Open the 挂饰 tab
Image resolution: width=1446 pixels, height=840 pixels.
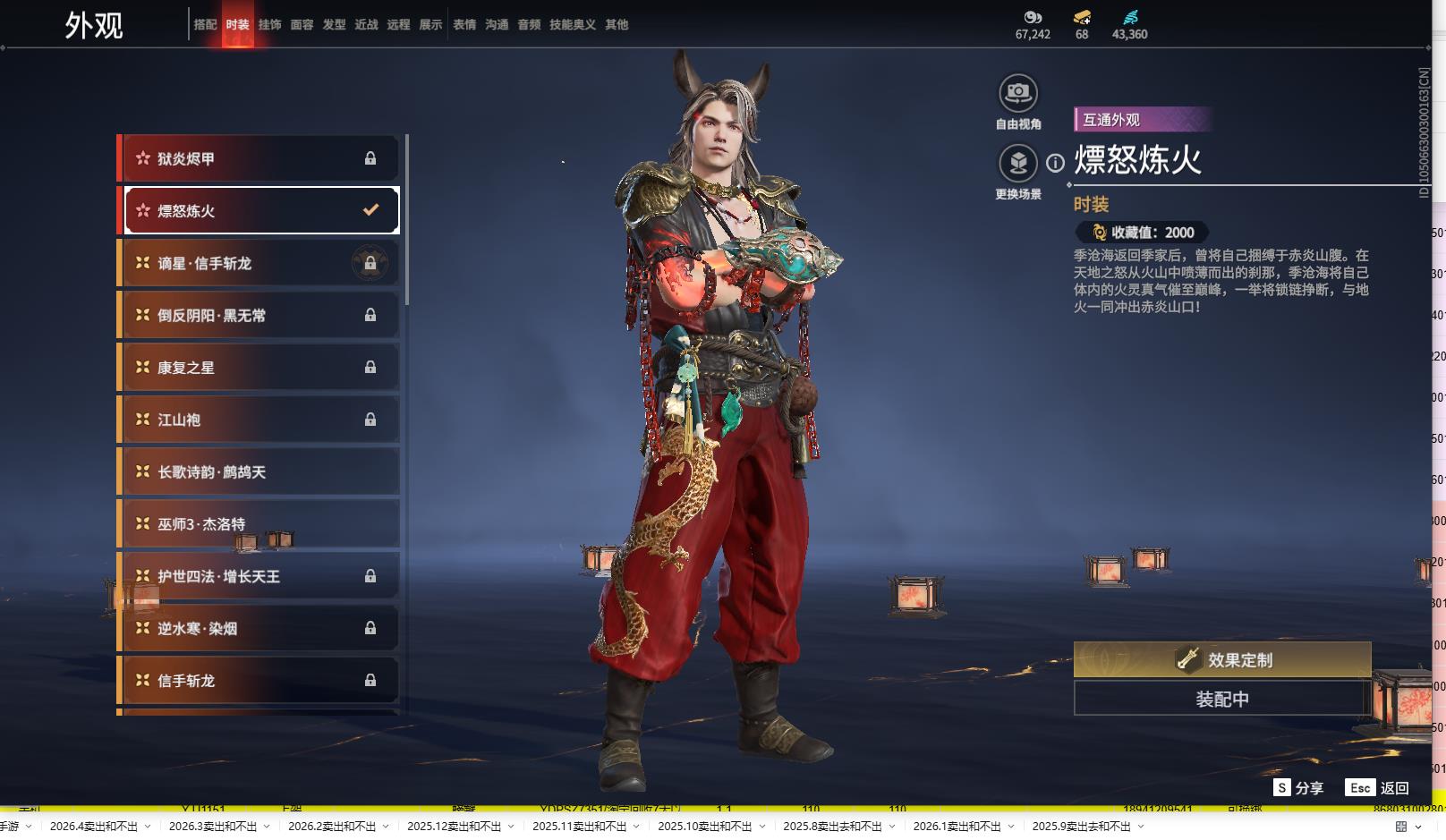(269, 25)
